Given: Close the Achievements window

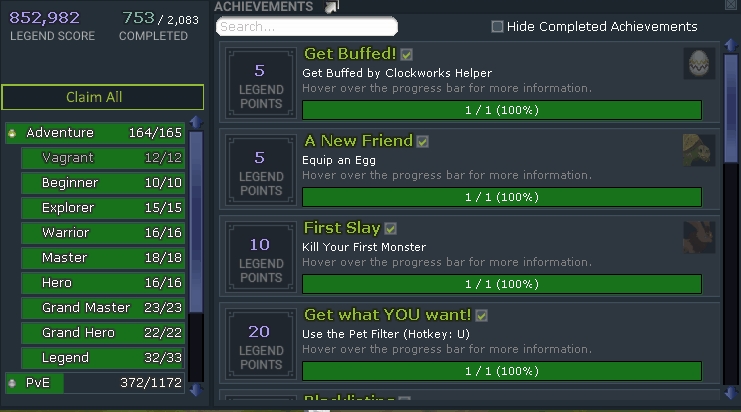Looking at the screenshot, I should pos(730,6).
